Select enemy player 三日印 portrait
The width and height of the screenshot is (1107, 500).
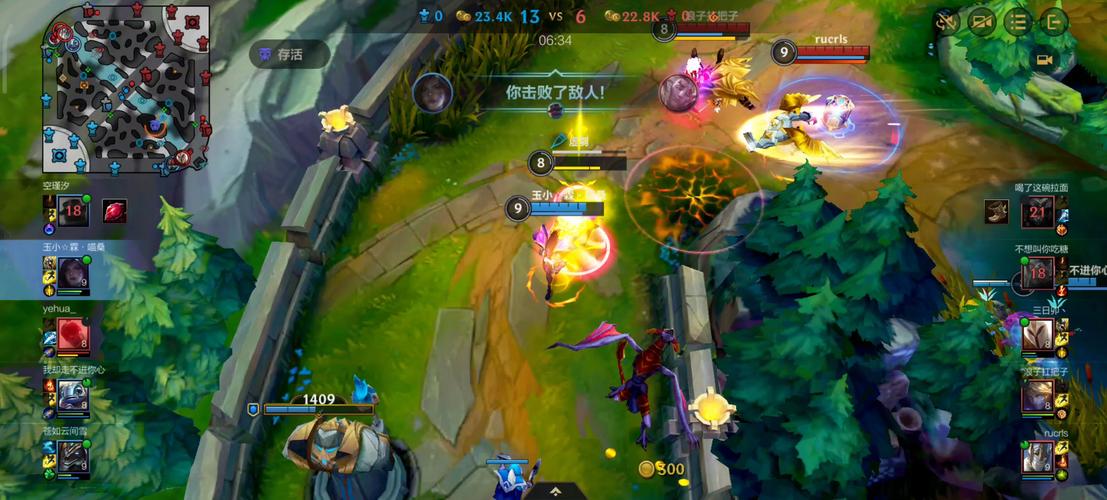pyautogui.click(x=1037, y=334)
